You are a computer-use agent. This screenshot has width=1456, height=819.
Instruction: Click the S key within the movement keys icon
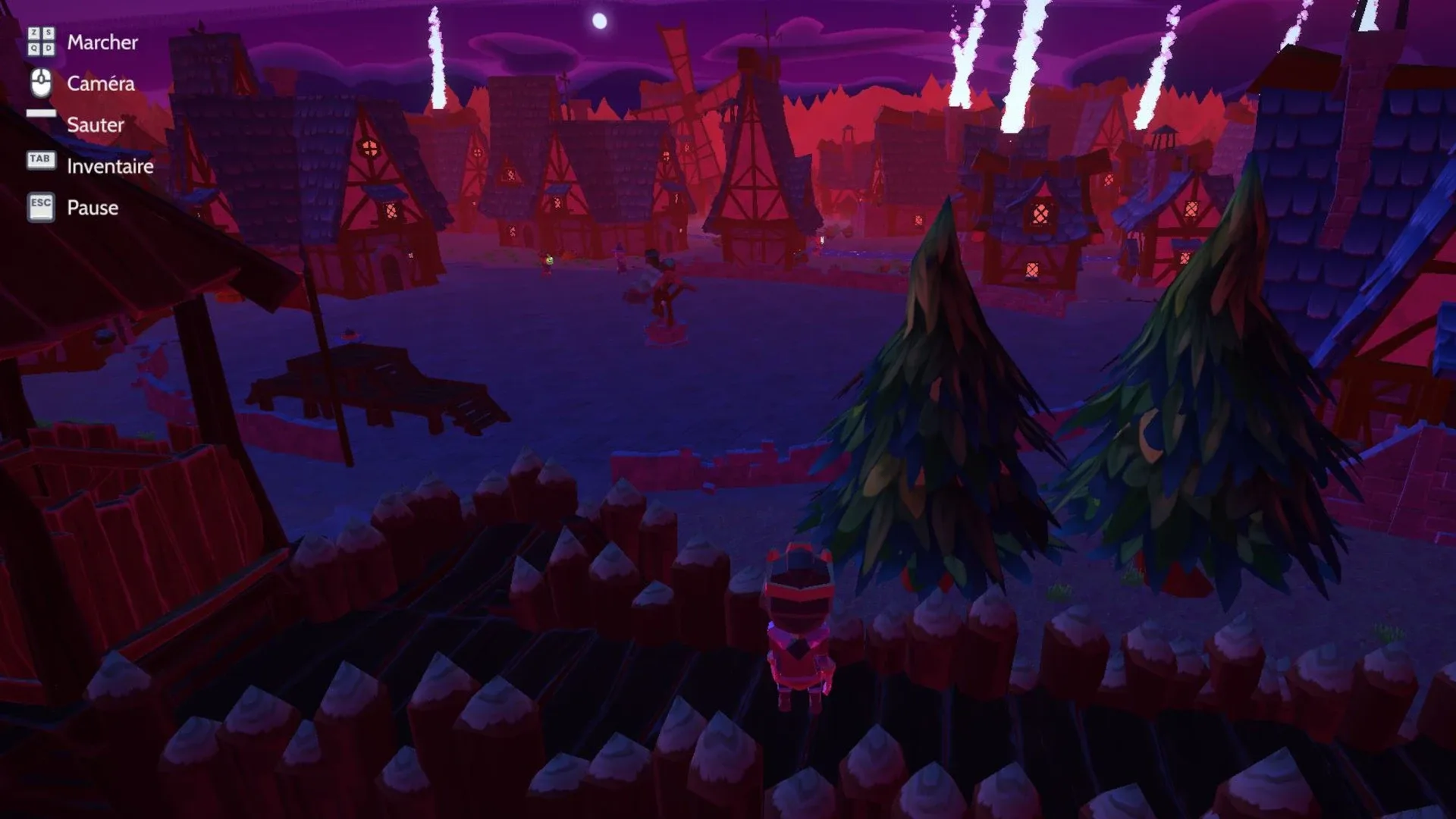pyautogui.click(x=49, y=33)
